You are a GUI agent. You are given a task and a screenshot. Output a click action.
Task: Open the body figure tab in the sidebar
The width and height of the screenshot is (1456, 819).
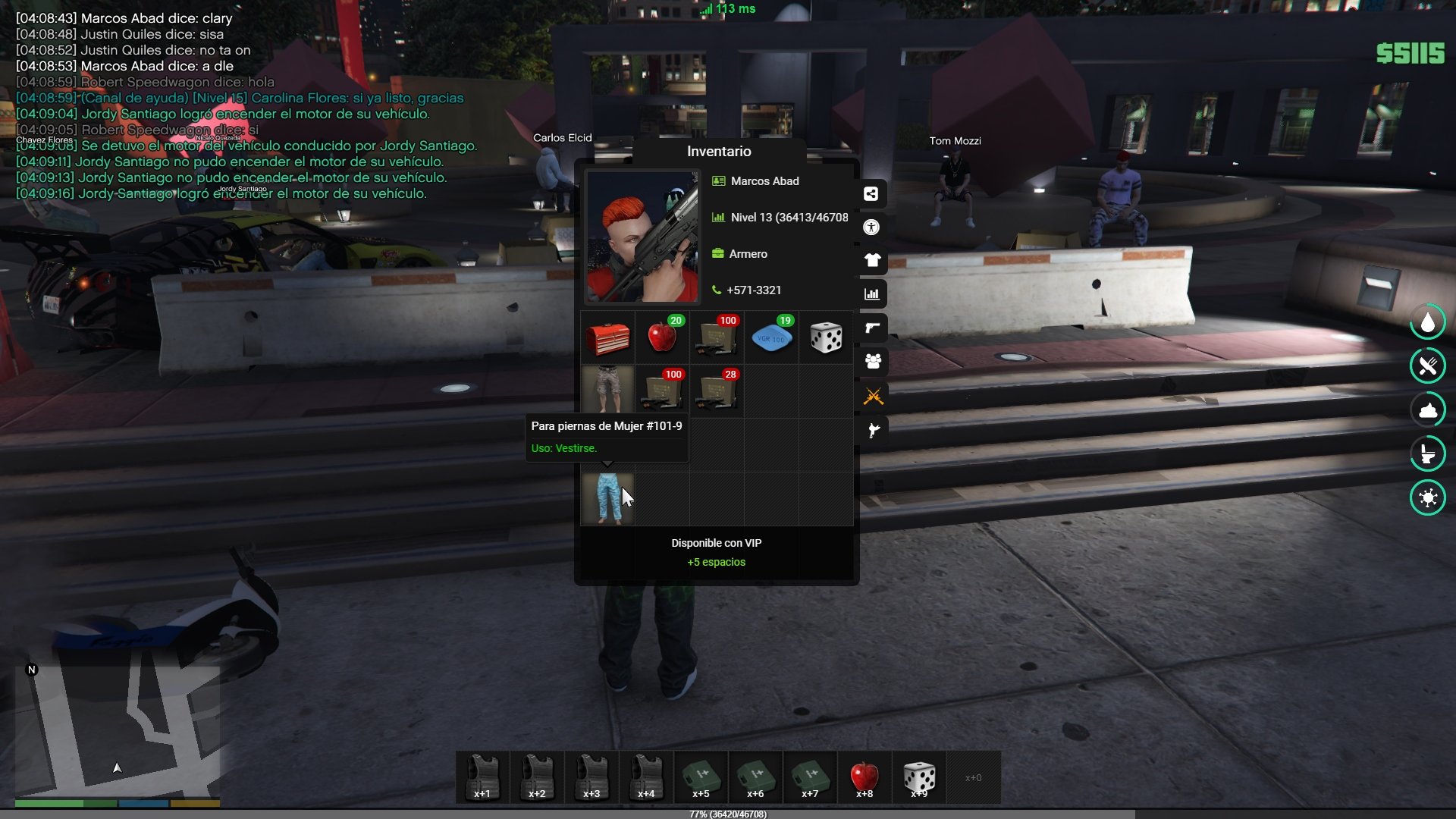pos(871,227)
